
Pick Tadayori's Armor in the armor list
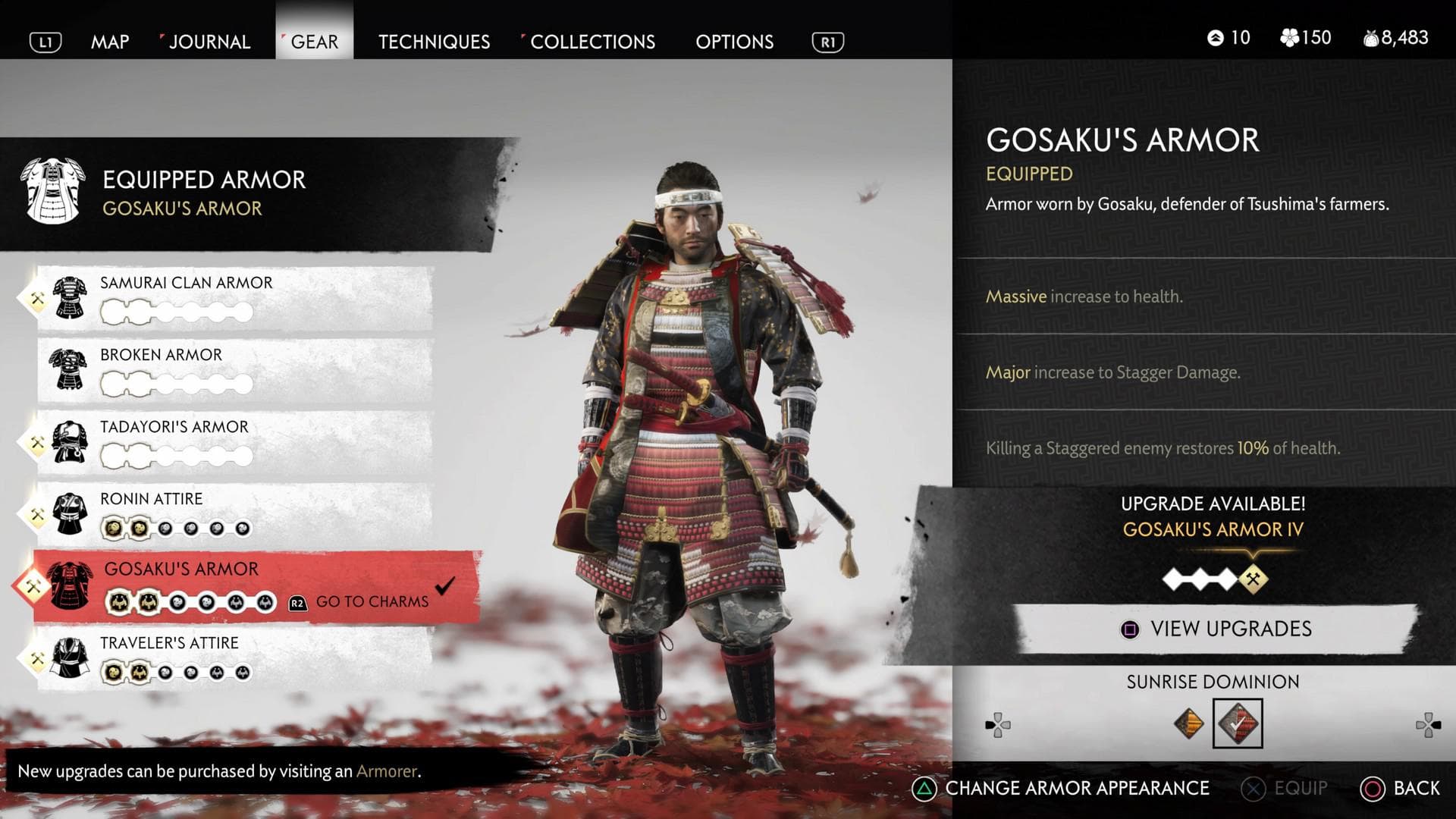pos(235,441)
